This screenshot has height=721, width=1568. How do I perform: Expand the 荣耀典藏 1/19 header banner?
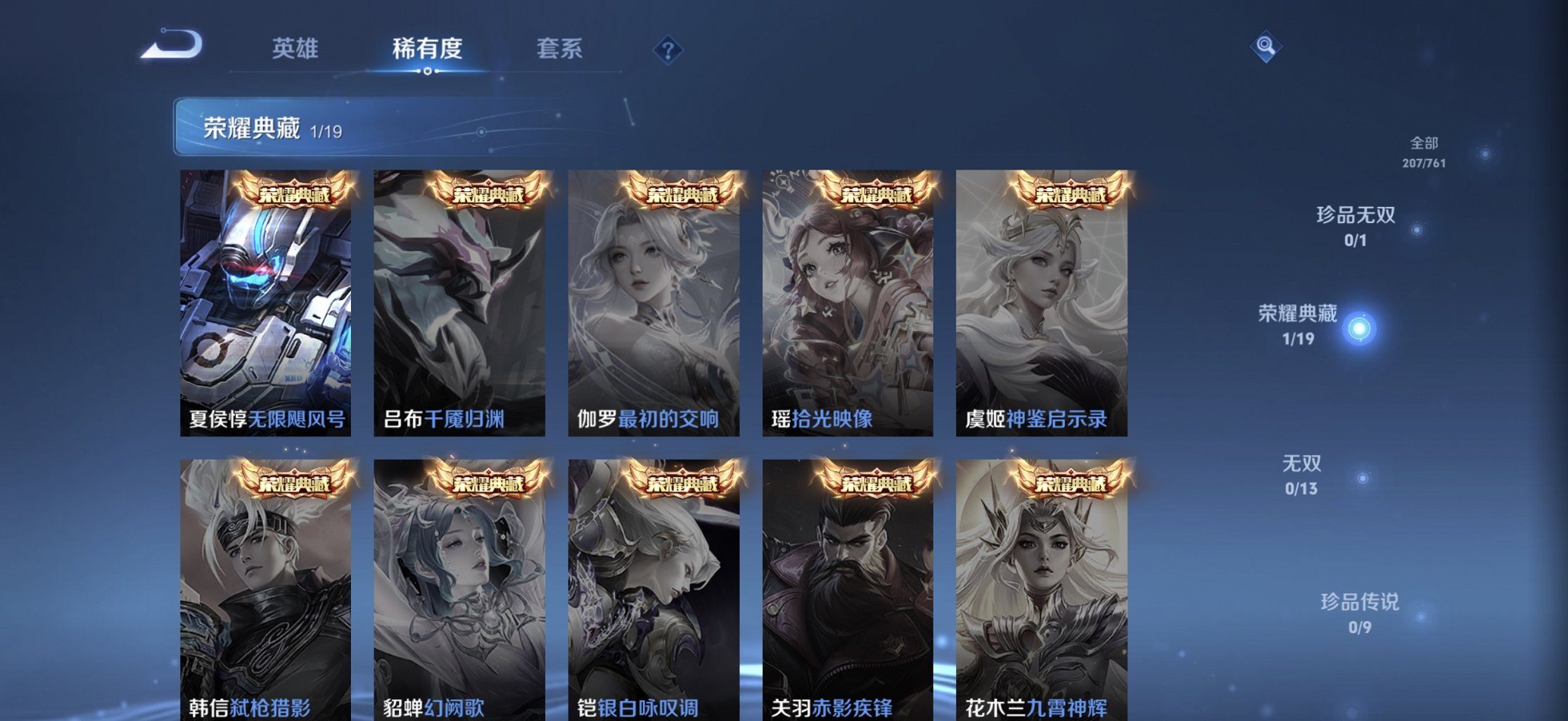point(253,127)
